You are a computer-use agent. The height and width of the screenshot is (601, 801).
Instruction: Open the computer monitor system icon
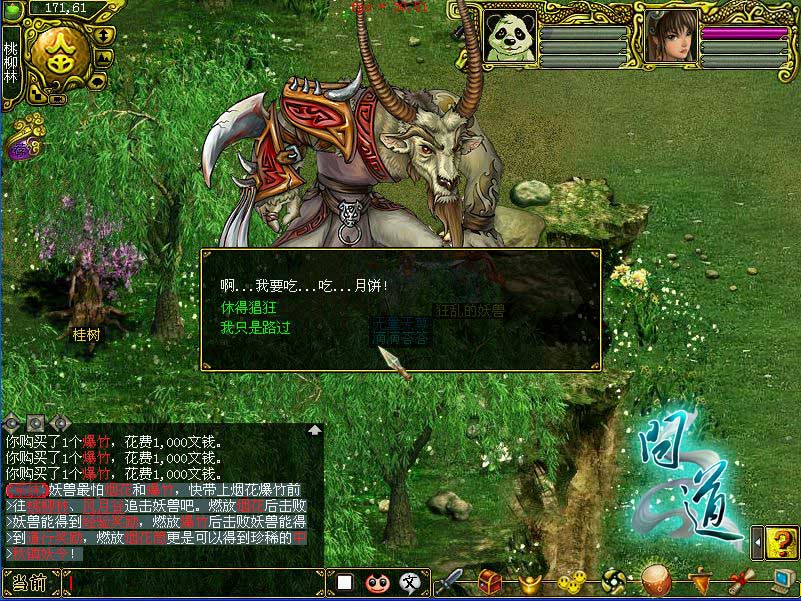[781, 581]
